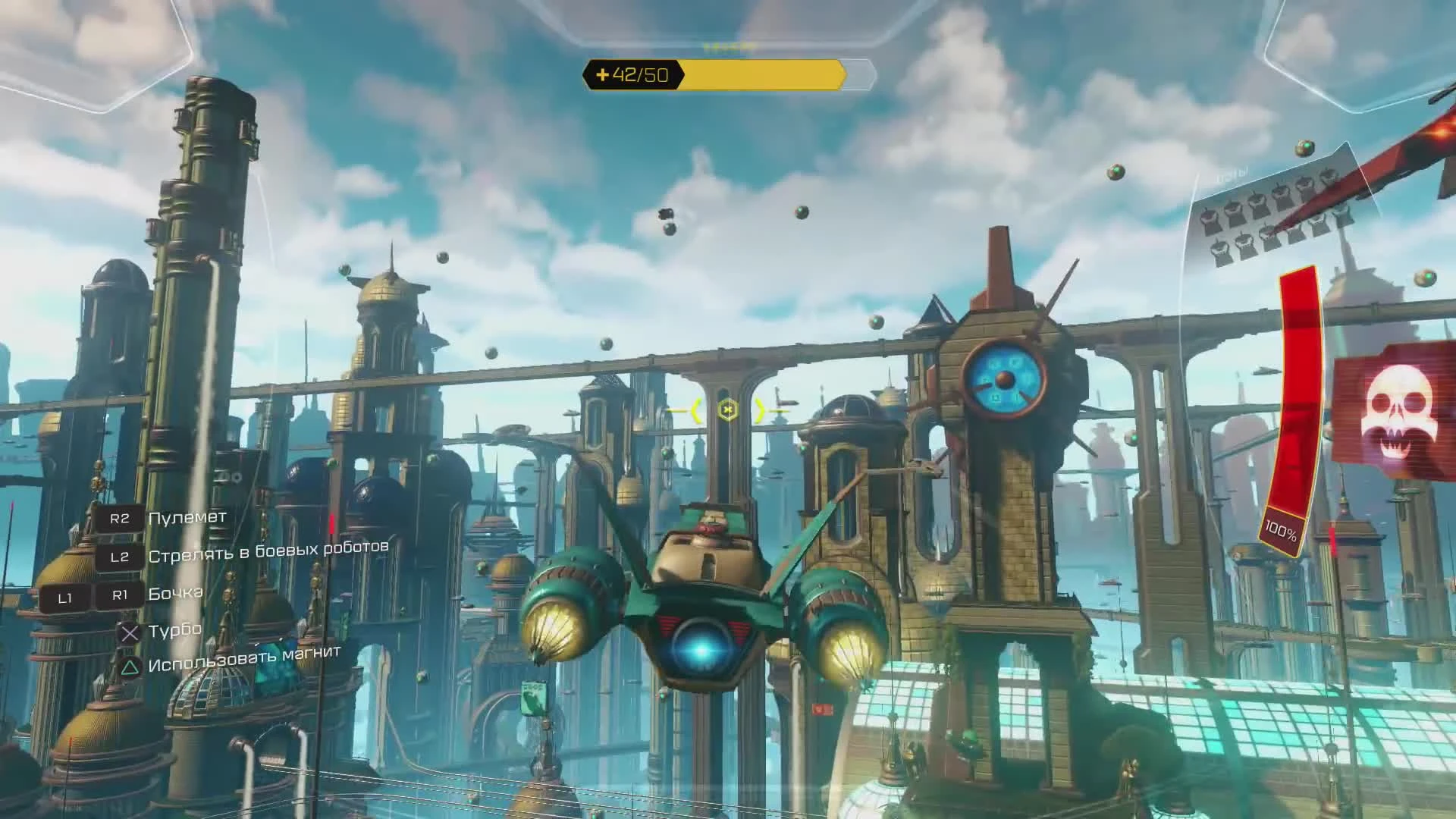
Task: Select the R2 machine gun (Пулемет) prompt icon
Action: pyautogui.click(x=118, y=519)
